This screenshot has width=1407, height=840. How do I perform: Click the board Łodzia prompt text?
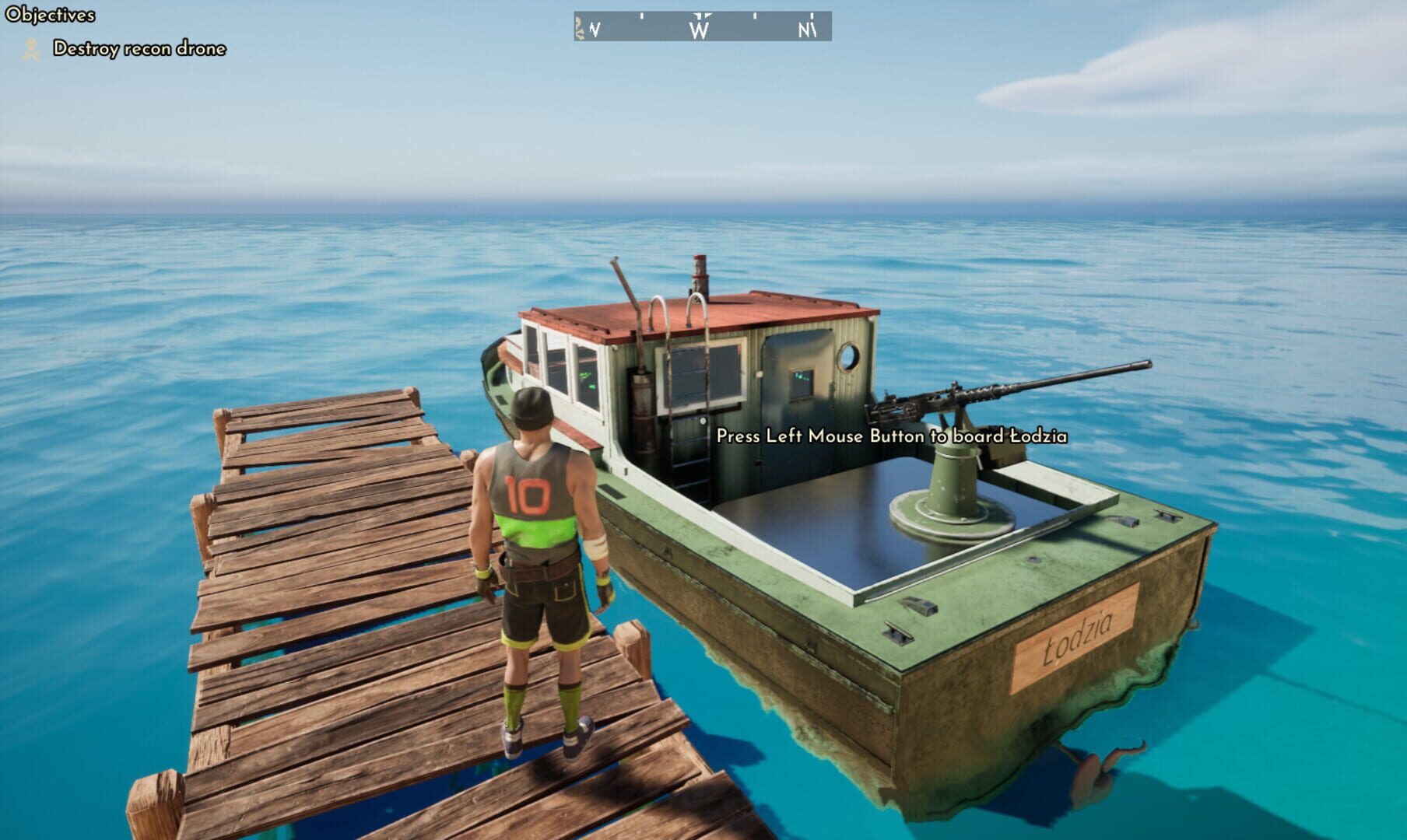892,438
